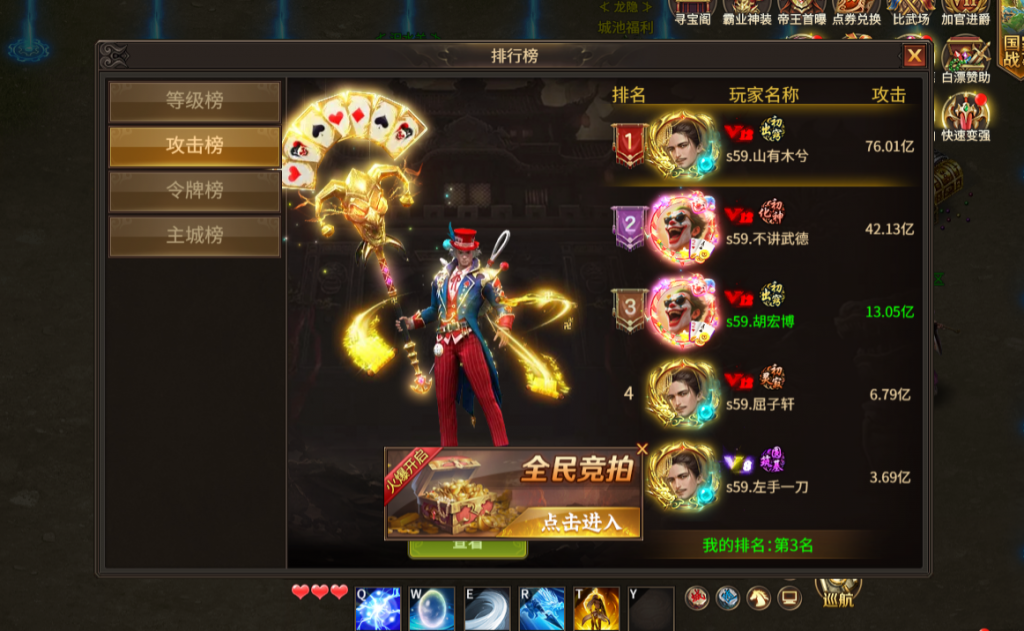Image resolution: width=1024 pixels, height=631 pixels.
Task: Switch to the 等级榜 tab
Action: pos(194,101)
